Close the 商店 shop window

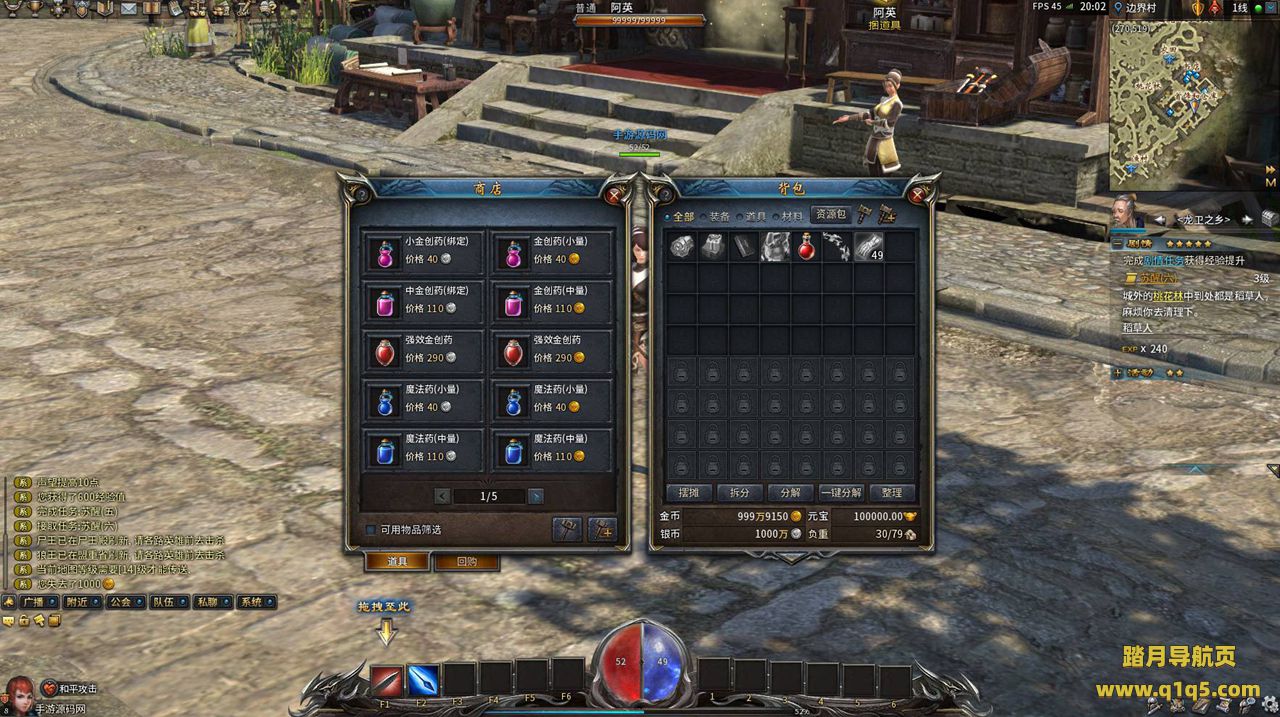click(614, 193)
